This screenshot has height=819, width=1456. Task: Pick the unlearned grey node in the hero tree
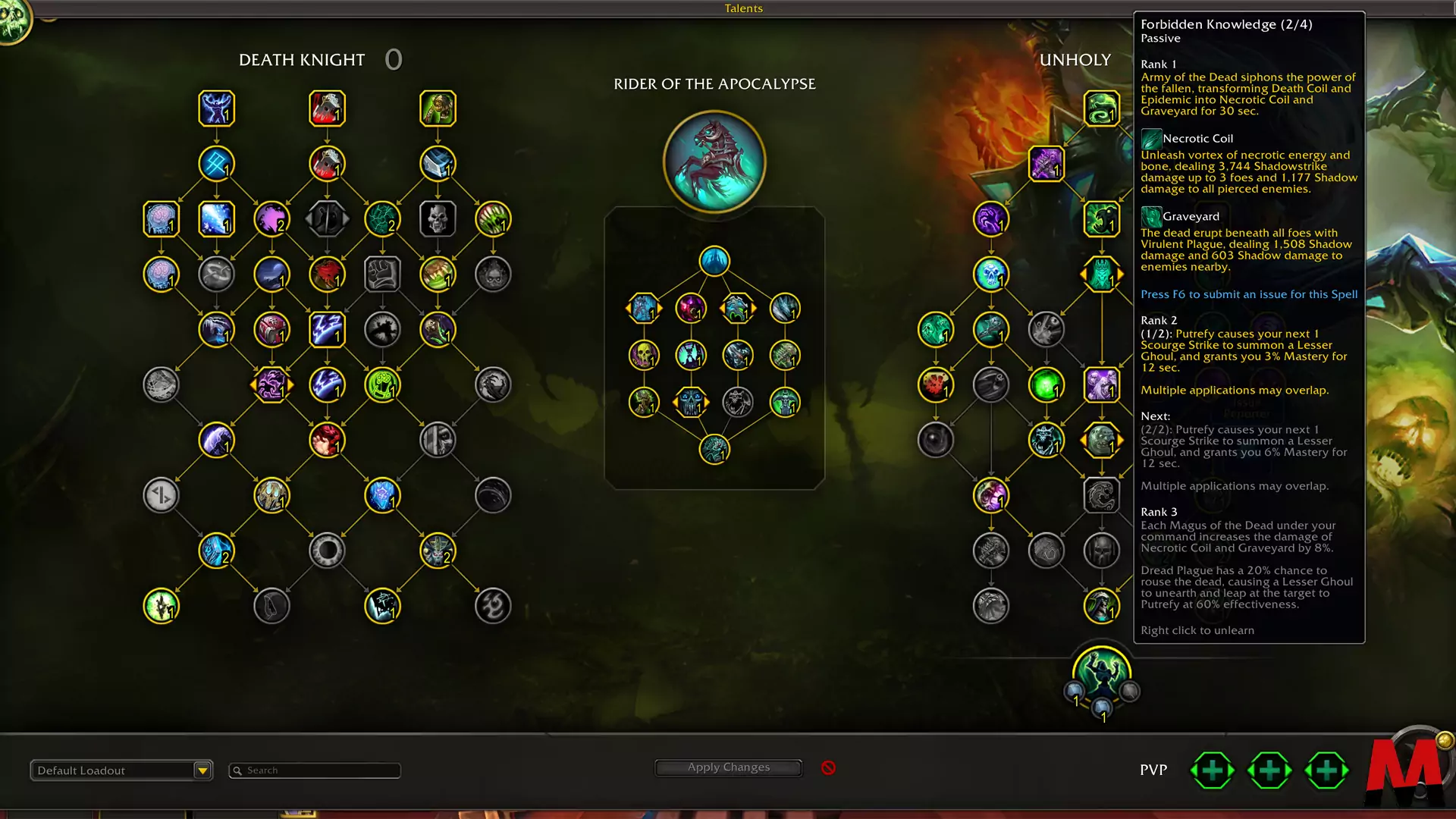tap(738, 402)
